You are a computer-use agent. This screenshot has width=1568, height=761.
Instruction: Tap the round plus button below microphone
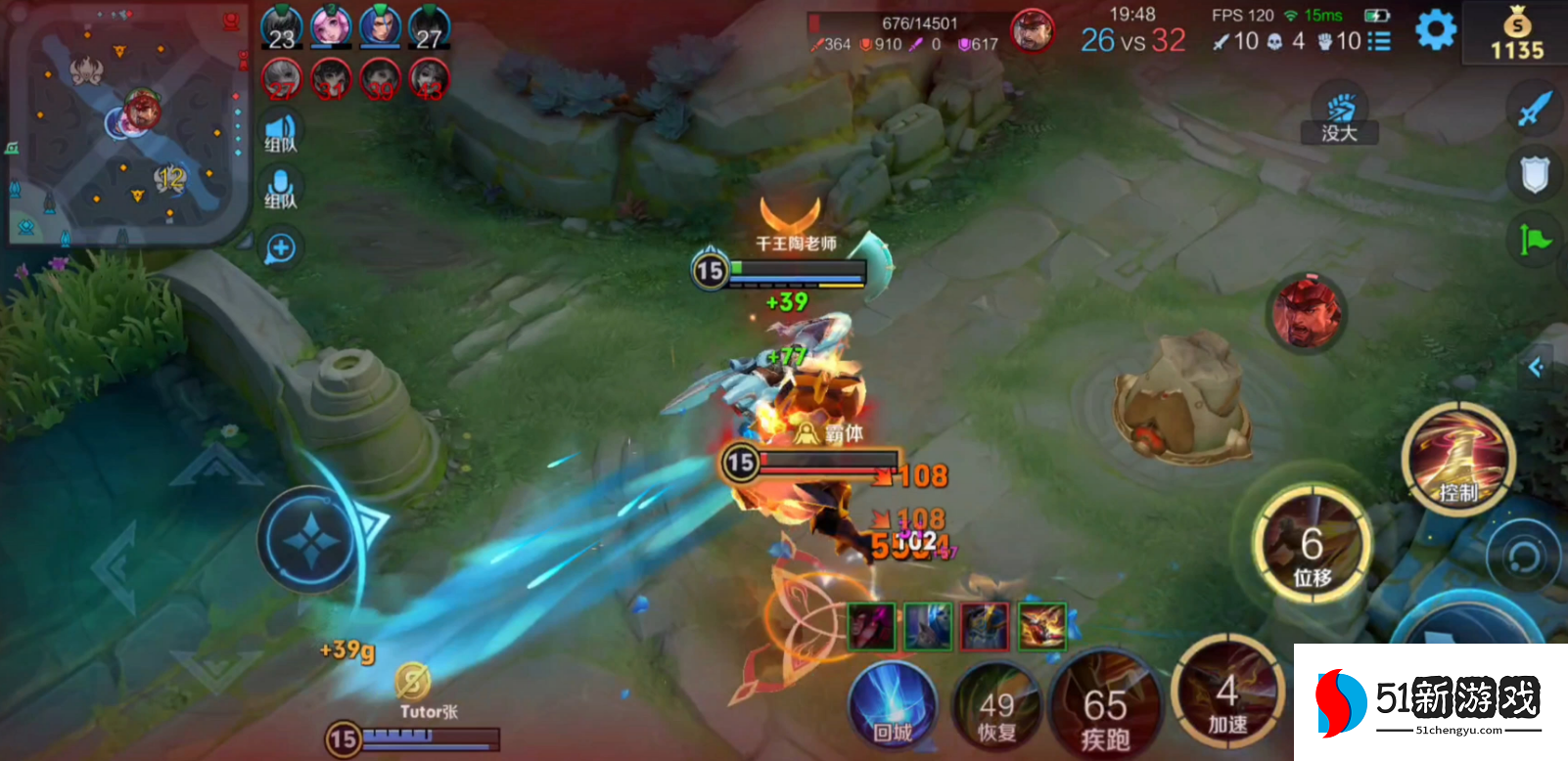(x=281, y=248)
